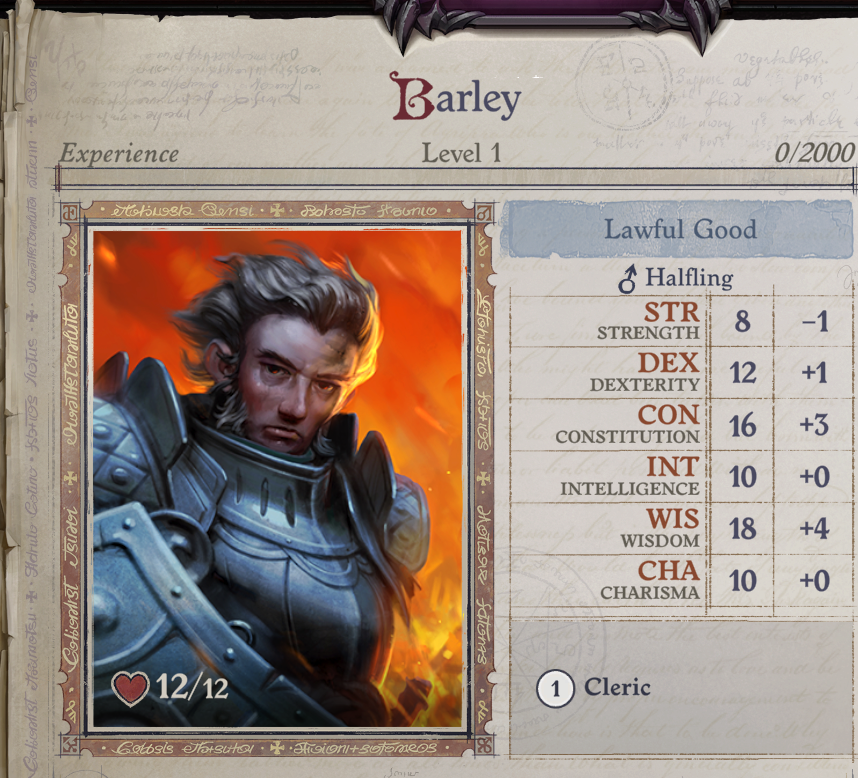
Task: Click the character name Barley
Action: 456,99
